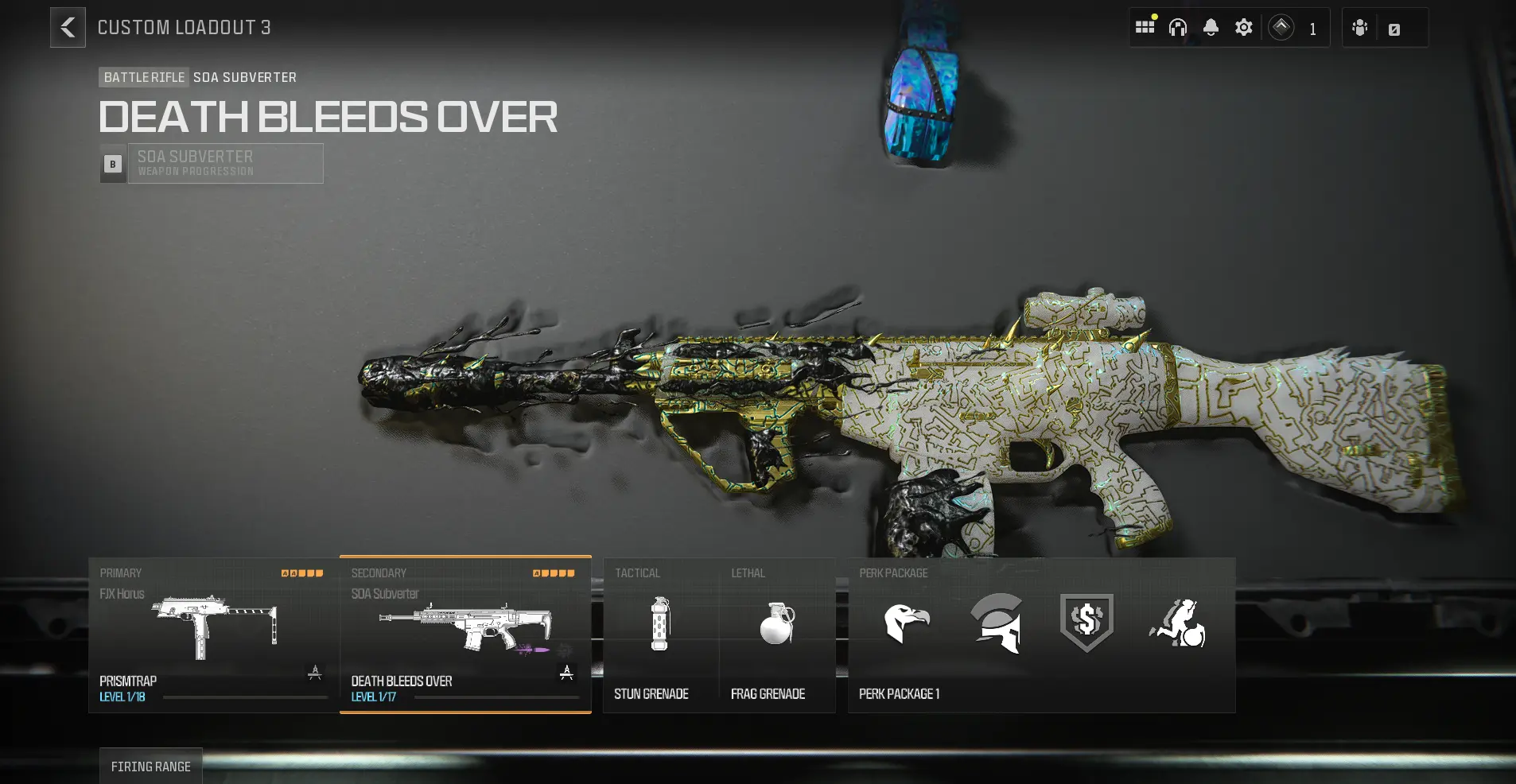This screenshot has height=784, width=1516.
Task: Click the grid menu icon with yellow dot
Action: pos(1145,26)
